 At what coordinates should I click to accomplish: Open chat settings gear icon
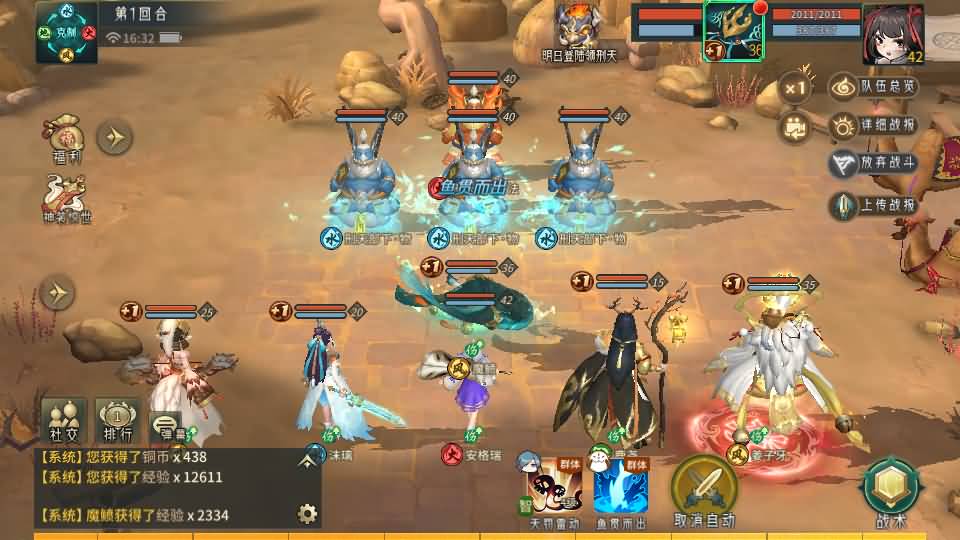307,514
